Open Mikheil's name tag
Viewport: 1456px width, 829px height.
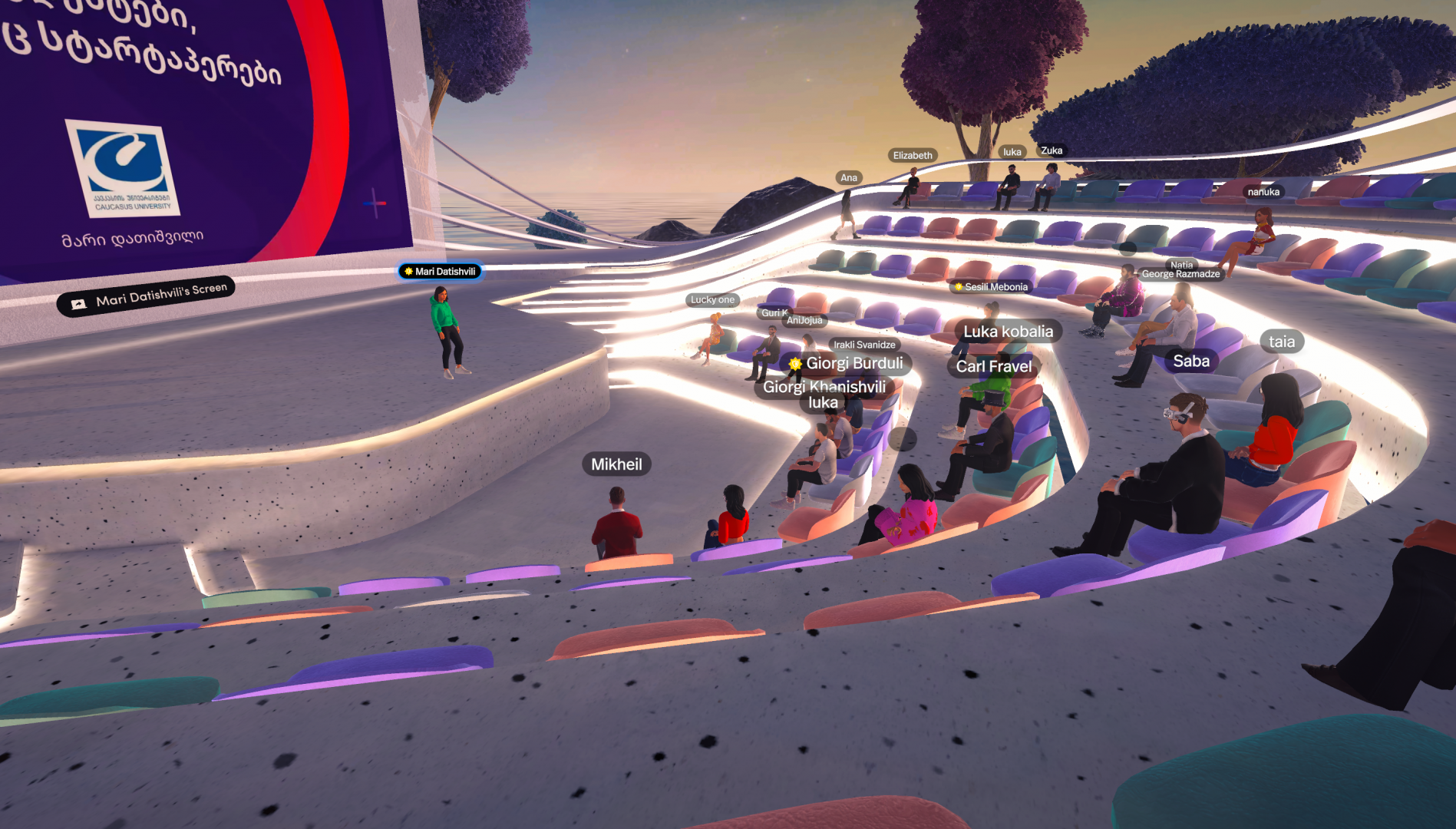click(x=616, y=464)
